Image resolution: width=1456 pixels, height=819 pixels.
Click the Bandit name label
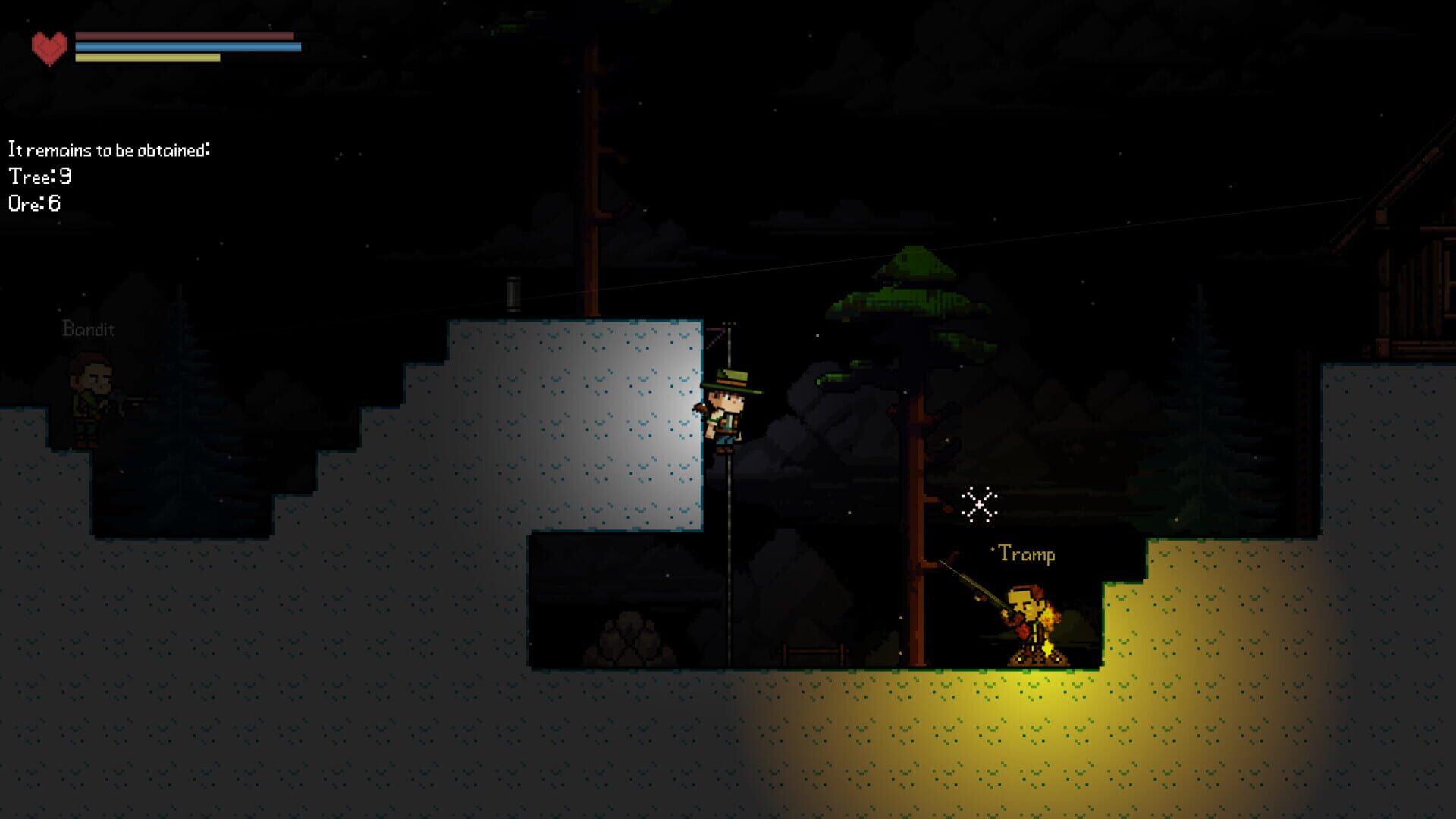click(87, 330)
